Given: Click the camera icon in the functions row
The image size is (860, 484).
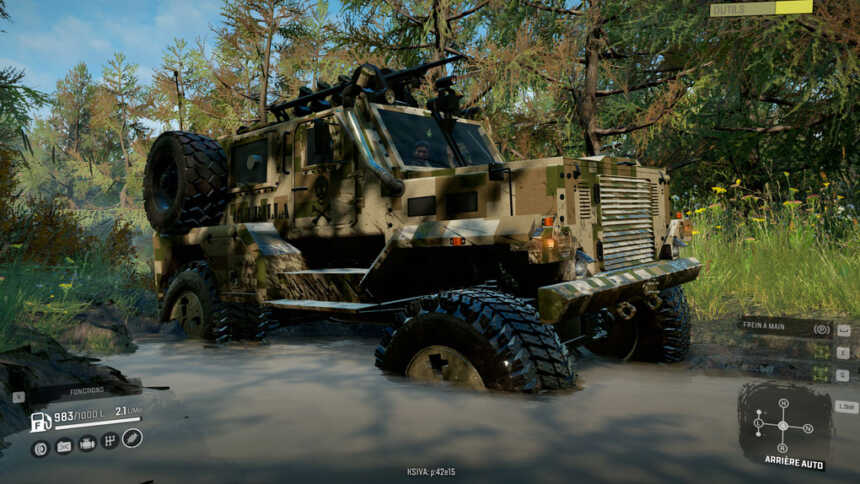Looking at the screenshot, I should (x=63, y=446).
